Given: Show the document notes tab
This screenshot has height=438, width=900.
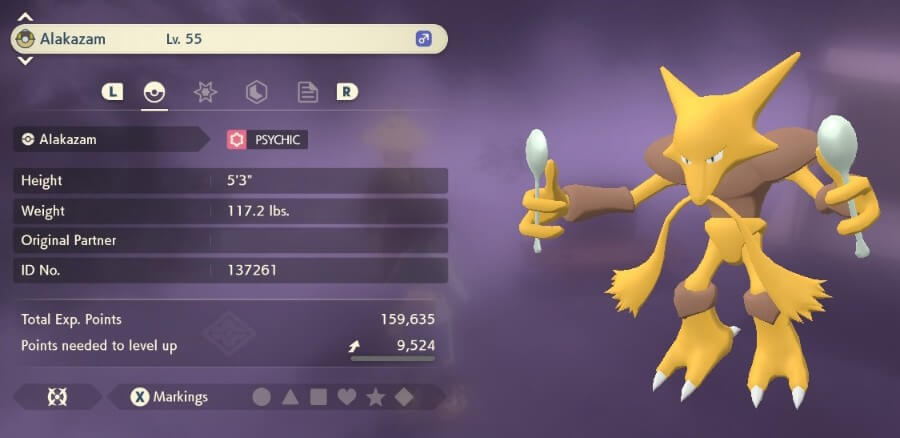Looking at the screenshot, I should pyautogui.click(x=308, y=92).
